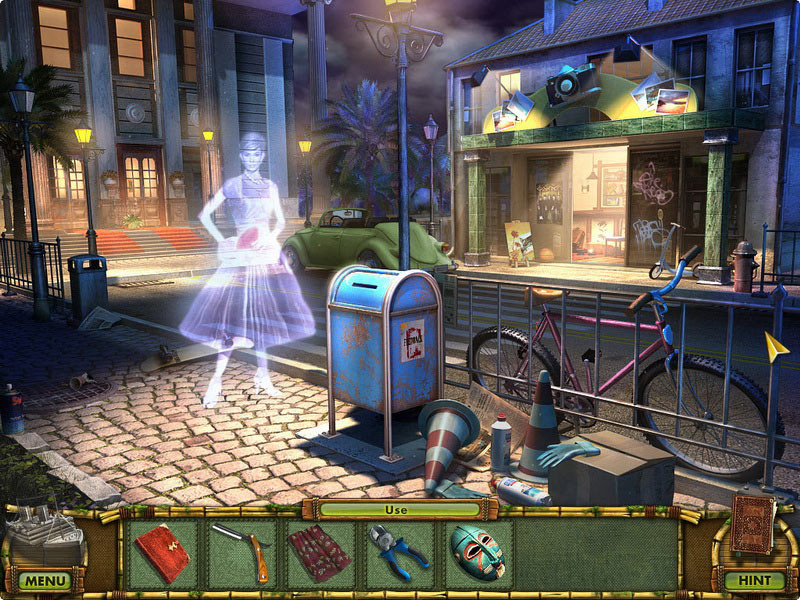Click the Use tab label
800x600 pixels.
(x=400, y=510)
